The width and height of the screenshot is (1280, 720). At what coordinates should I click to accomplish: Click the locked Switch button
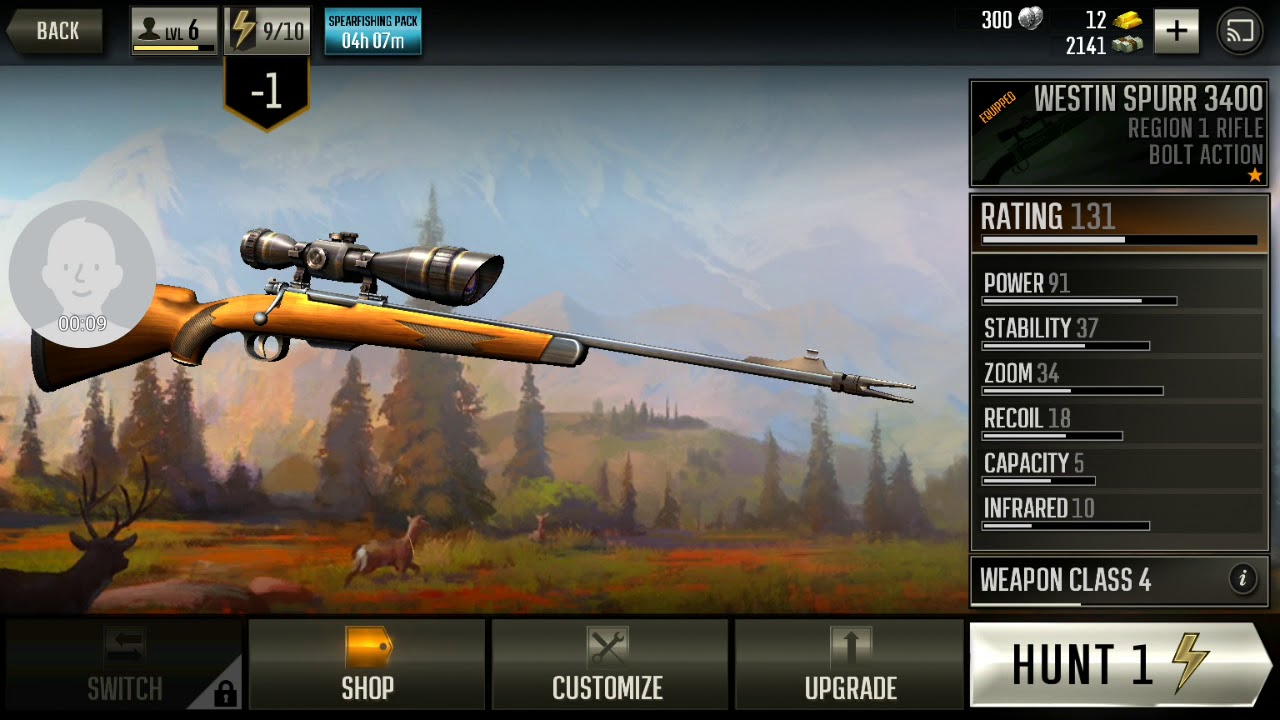pos(124,665)
